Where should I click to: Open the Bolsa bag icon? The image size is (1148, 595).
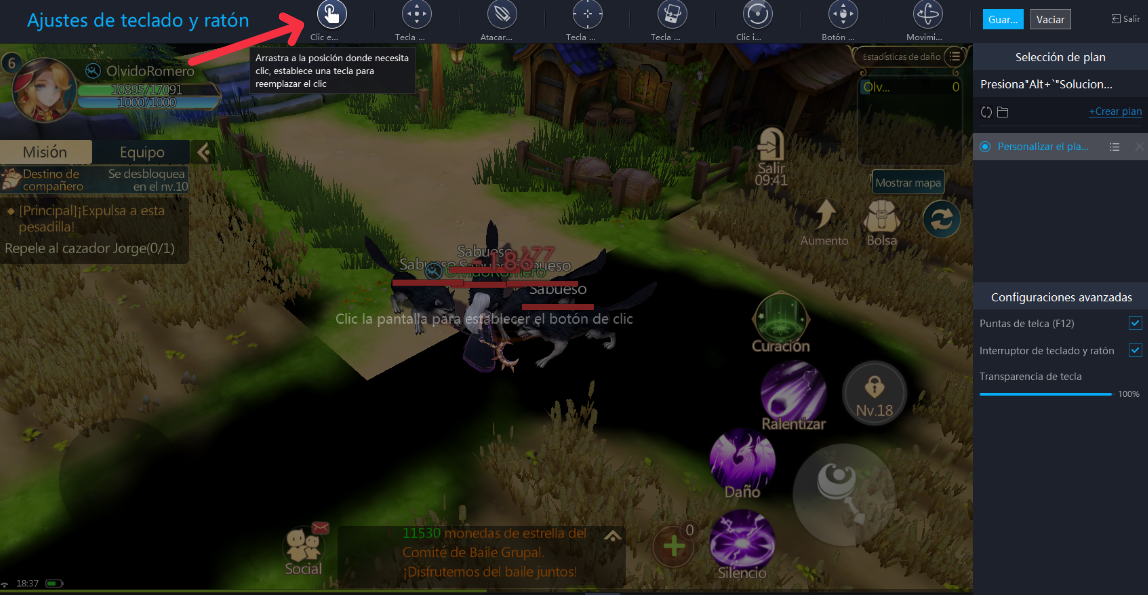point(881,216)
